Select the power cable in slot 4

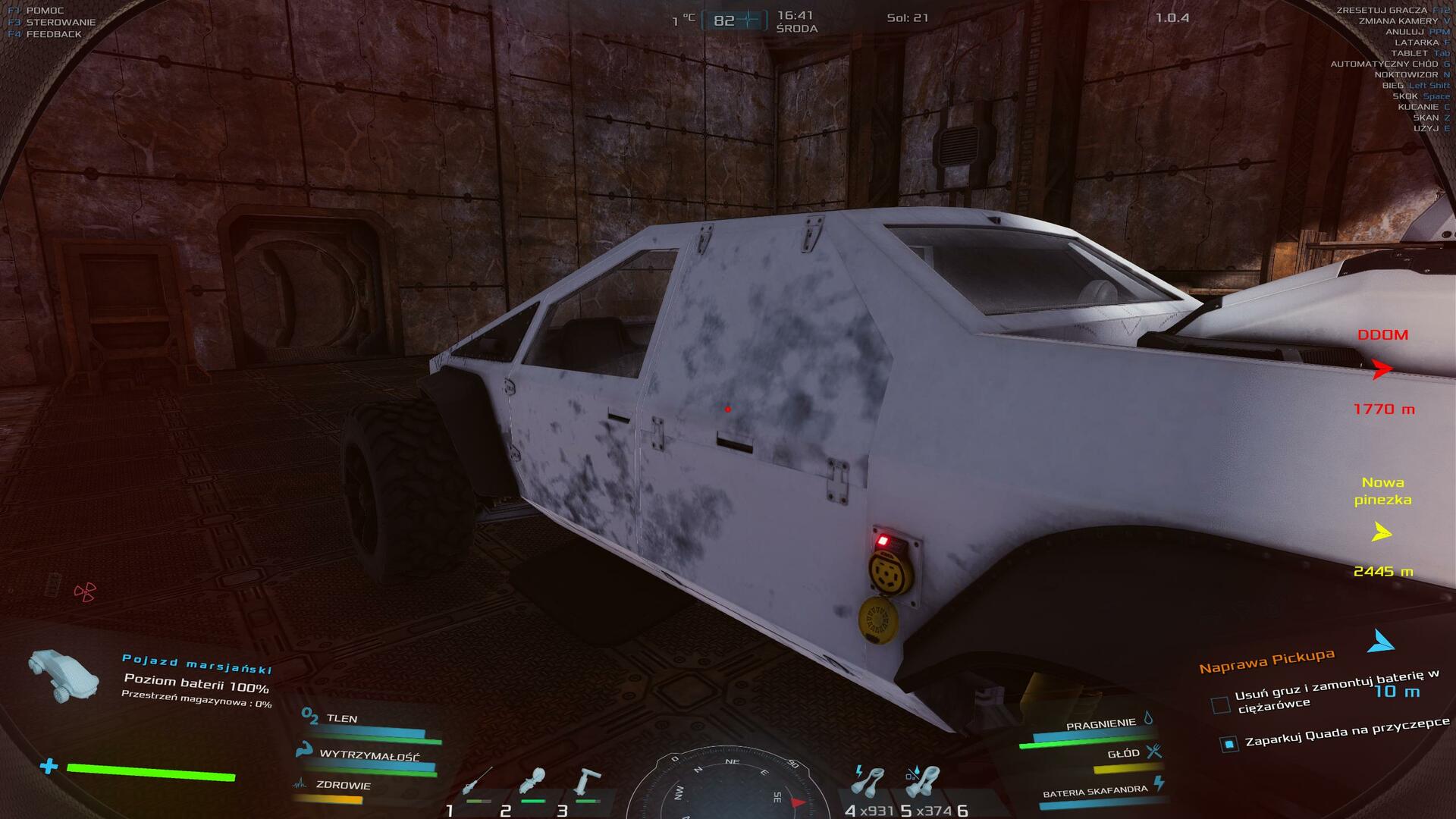[x=869, y=781]
